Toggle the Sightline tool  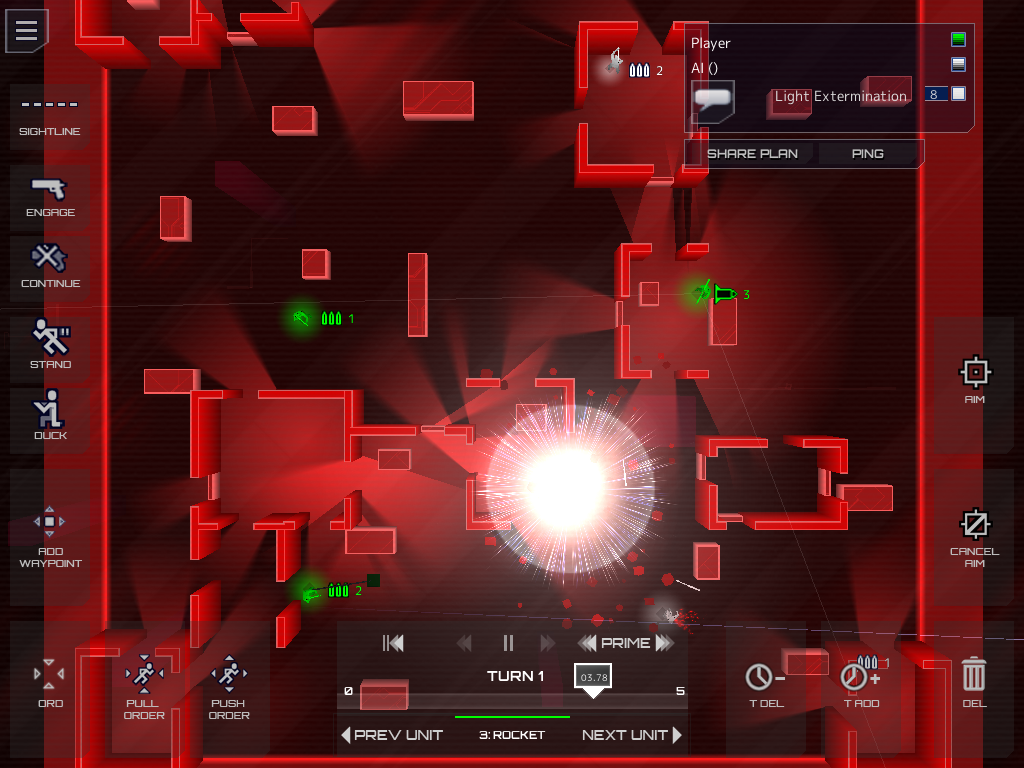tap(50, 117)
